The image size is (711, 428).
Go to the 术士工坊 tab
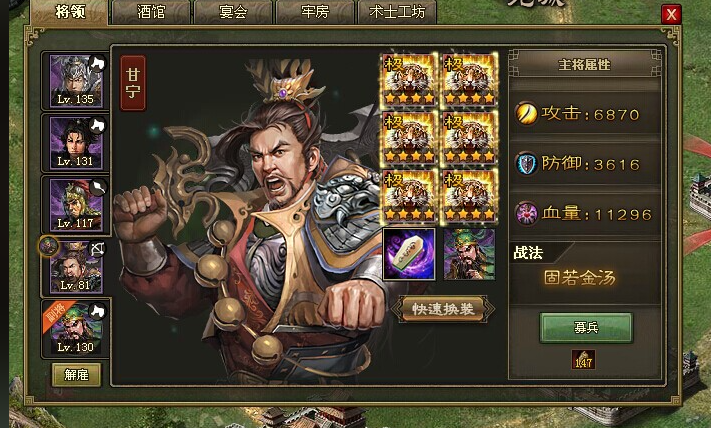(x=396, y=14)
